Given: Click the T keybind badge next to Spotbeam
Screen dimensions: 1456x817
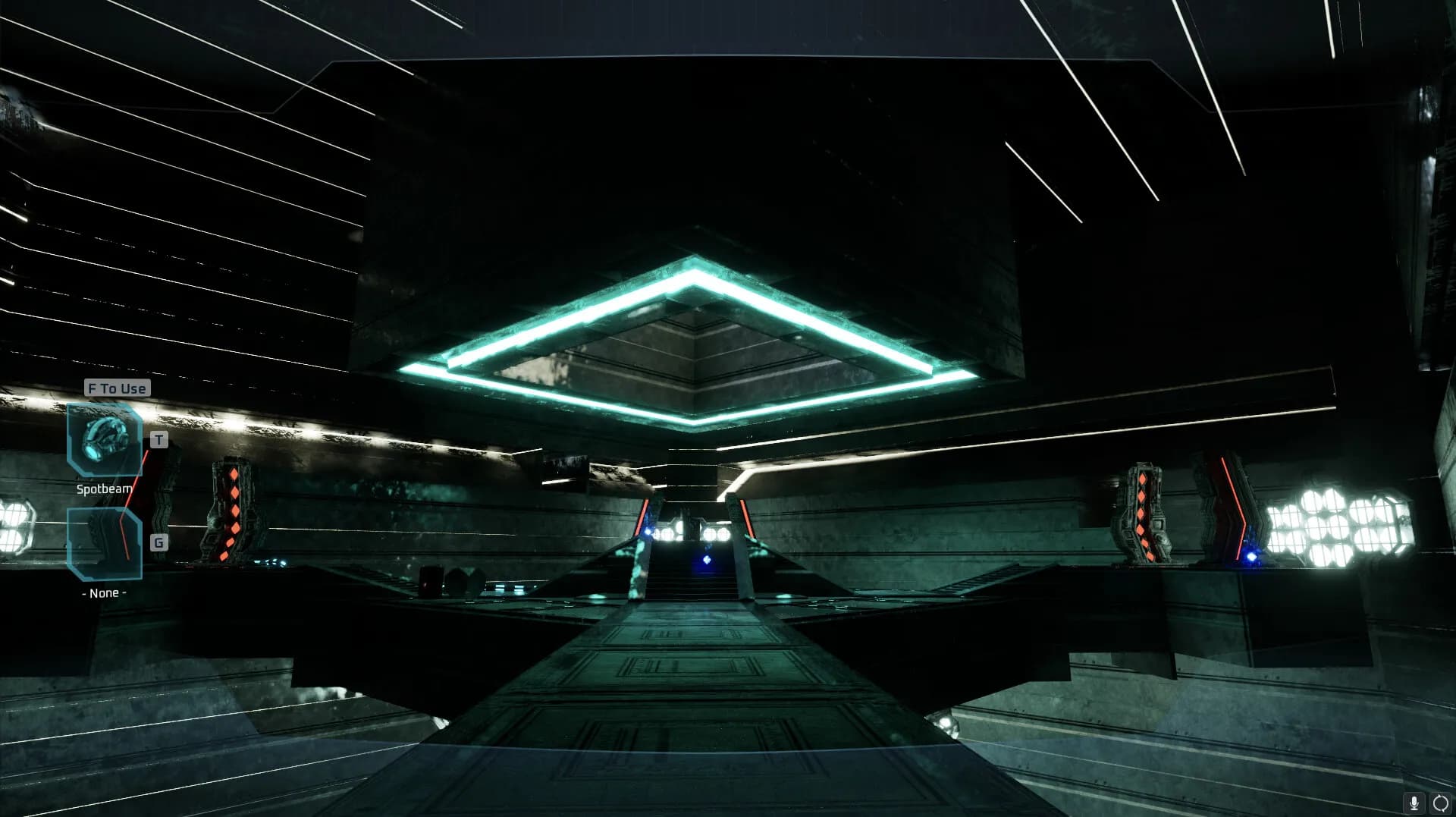Looking at the screenshot, I should click(158, 440).
